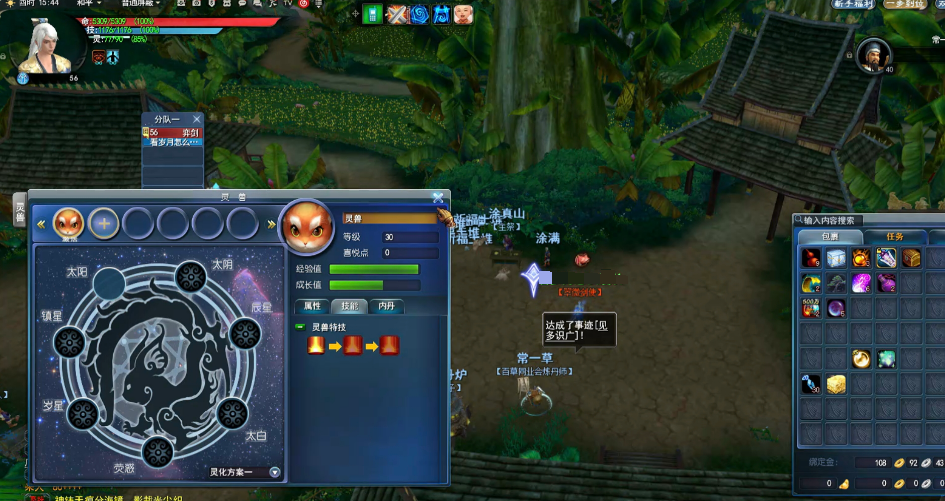The height and width of the screenshot is (501, 945).
Task: Open the 灵化方案一 dropdown
Action: click(274, 472)
